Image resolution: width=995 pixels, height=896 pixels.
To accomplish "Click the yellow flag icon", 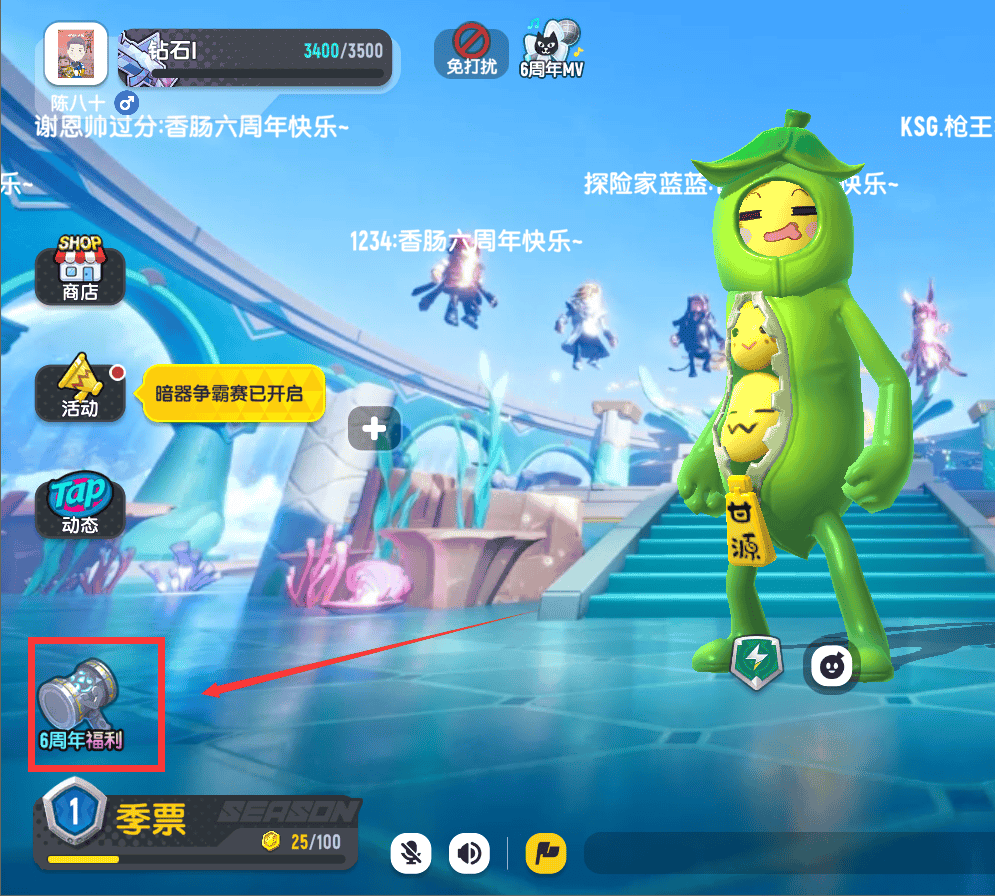I will [x=546, y=854].
